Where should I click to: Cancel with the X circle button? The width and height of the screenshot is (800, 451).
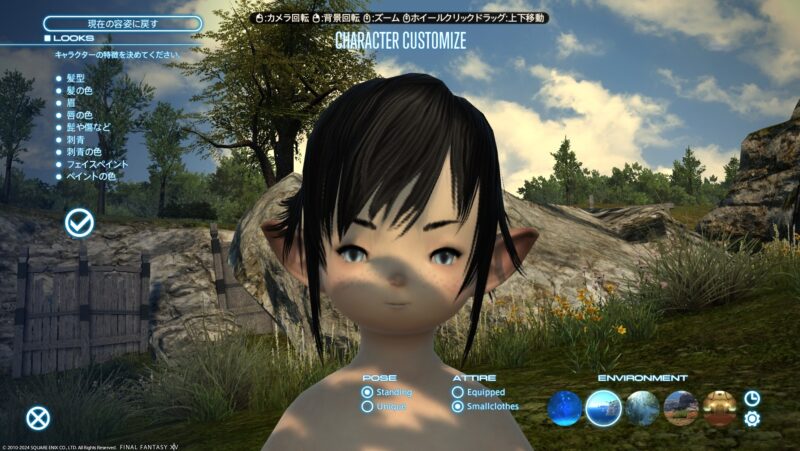click(x=38, y=419)
